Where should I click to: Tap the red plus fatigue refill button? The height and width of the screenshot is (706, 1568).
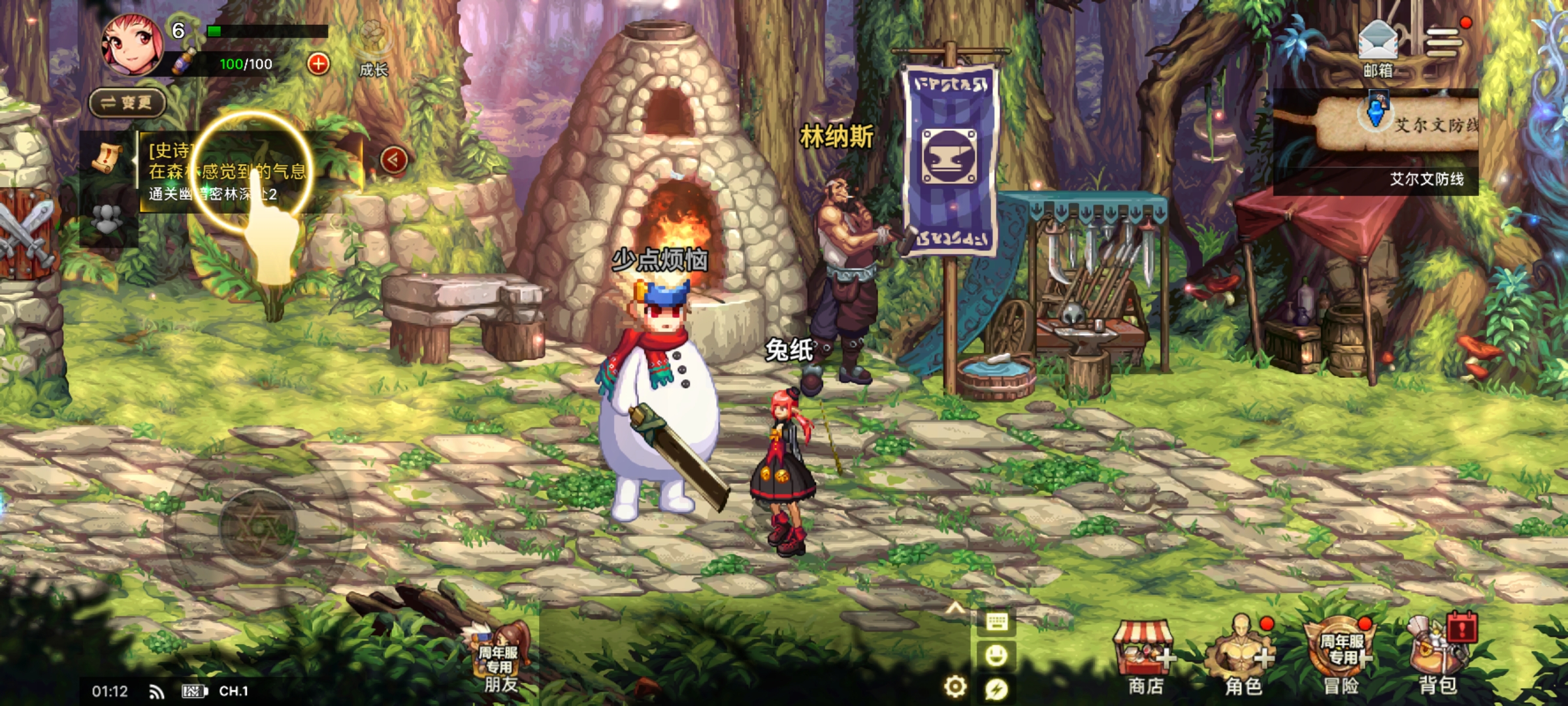tap(318, 64)
